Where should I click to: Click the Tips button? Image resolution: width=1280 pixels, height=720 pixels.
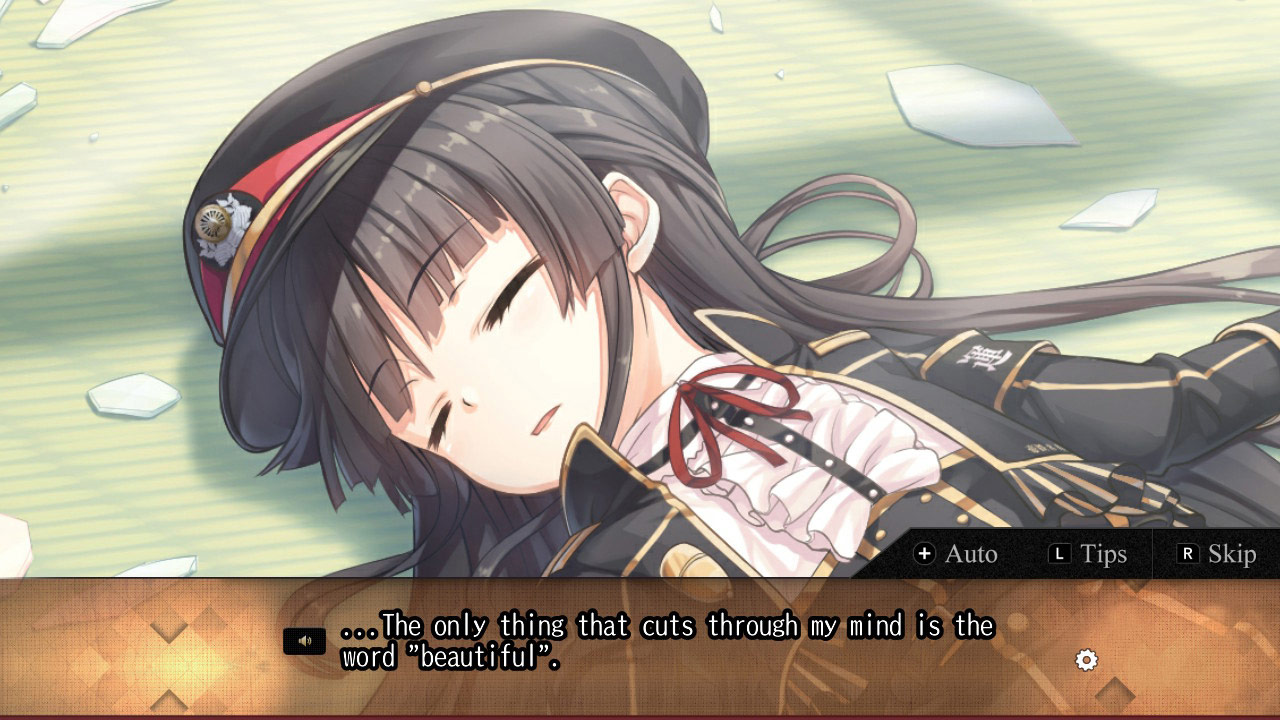coord(1100,554)
